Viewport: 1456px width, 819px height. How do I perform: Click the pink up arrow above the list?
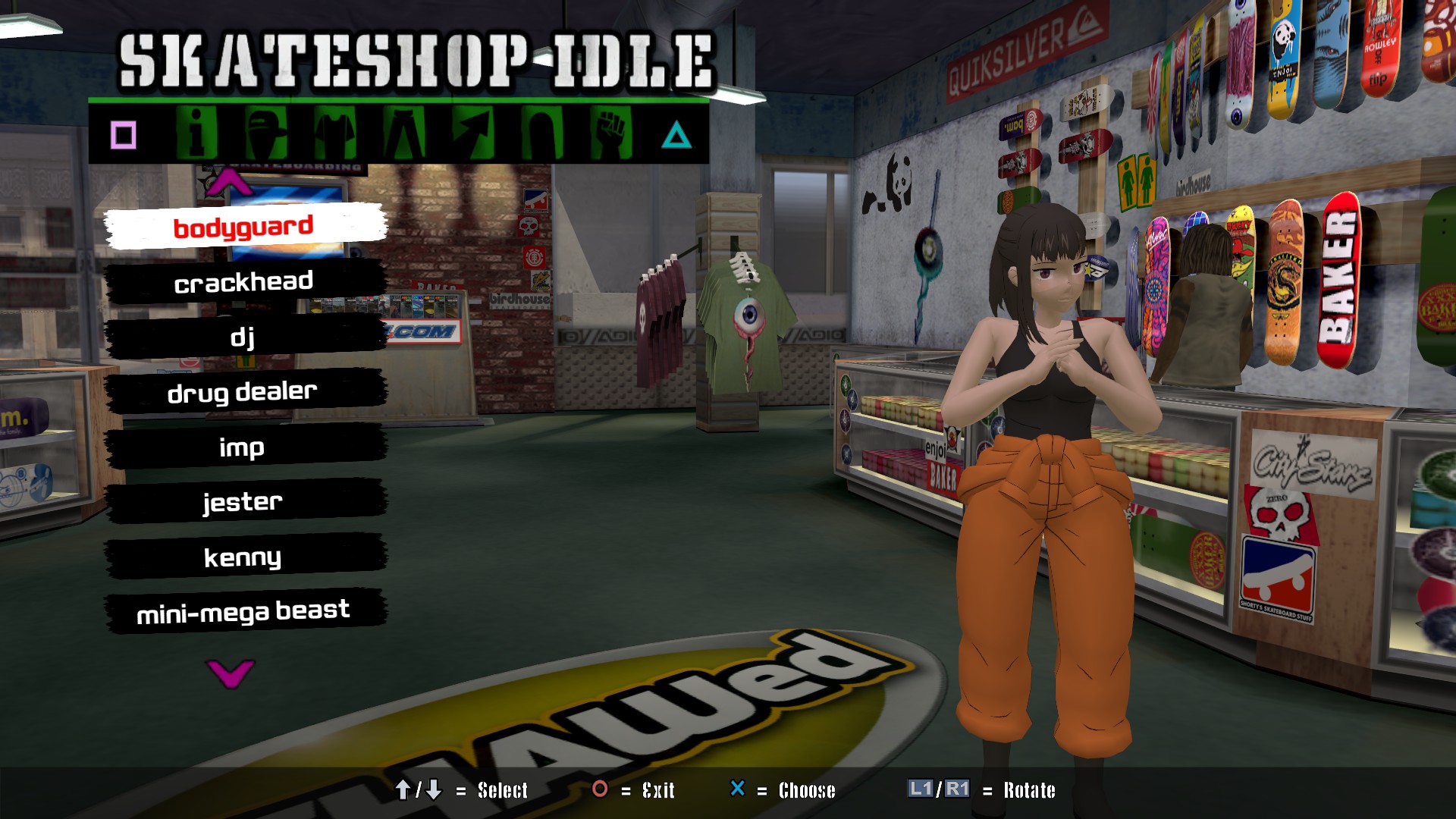pos(230,183)
